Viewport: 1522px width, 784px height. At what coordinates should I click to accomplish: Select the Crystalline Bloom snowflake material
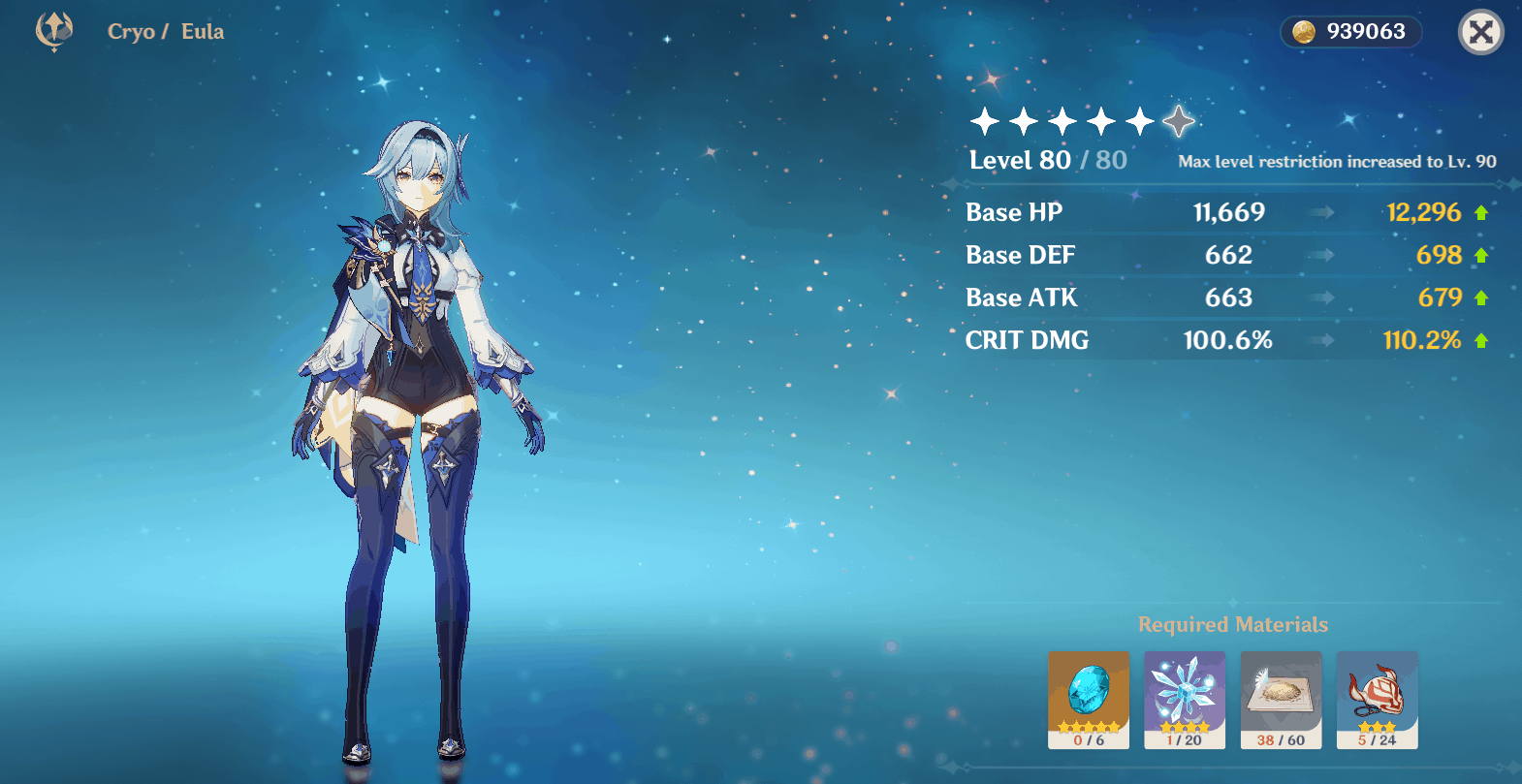[x=1185, y=699]
